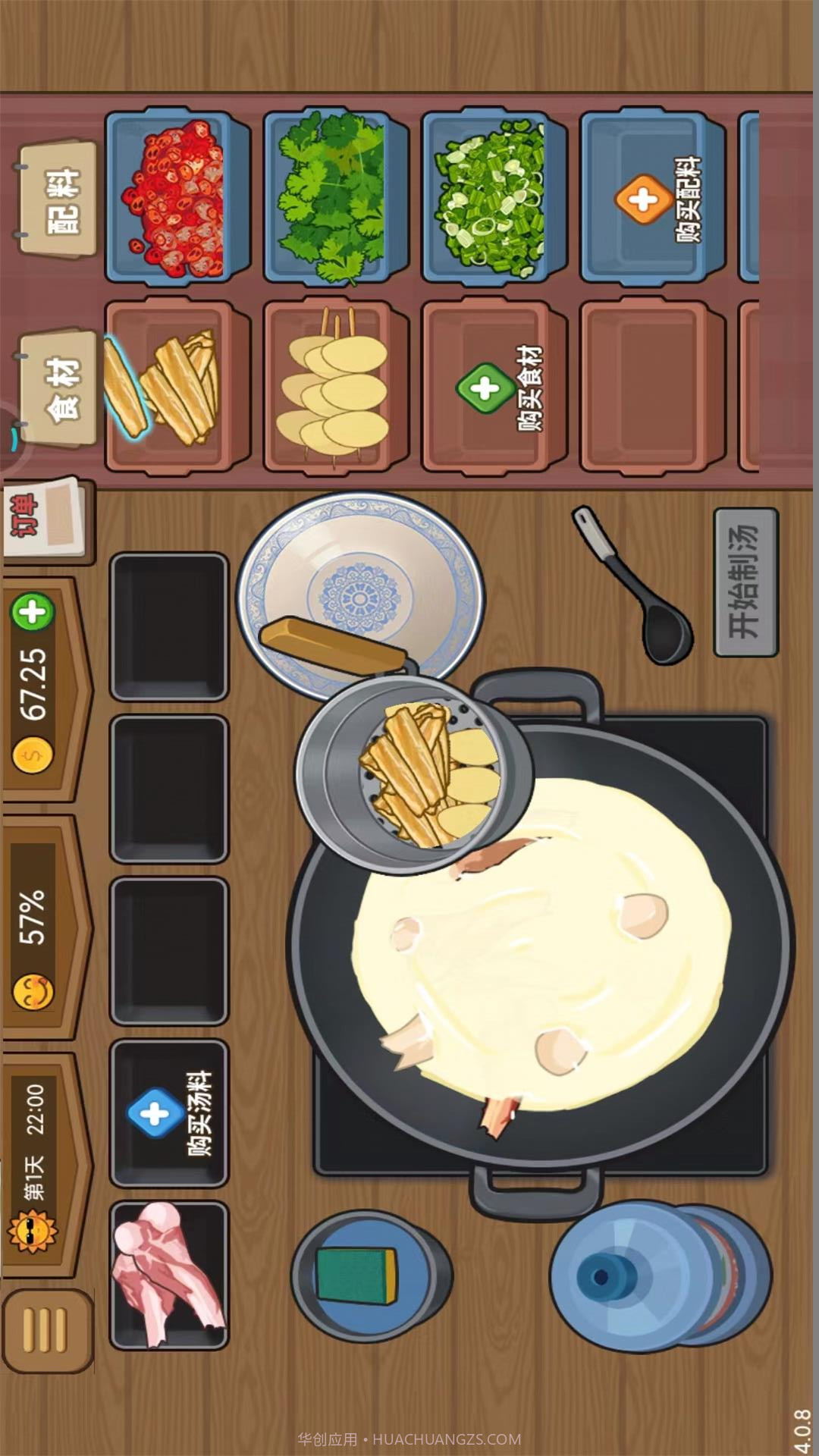Pick the cilantro topping tray
The width and height of the screenshot is (819, 1456).
(x=336, y=197)
